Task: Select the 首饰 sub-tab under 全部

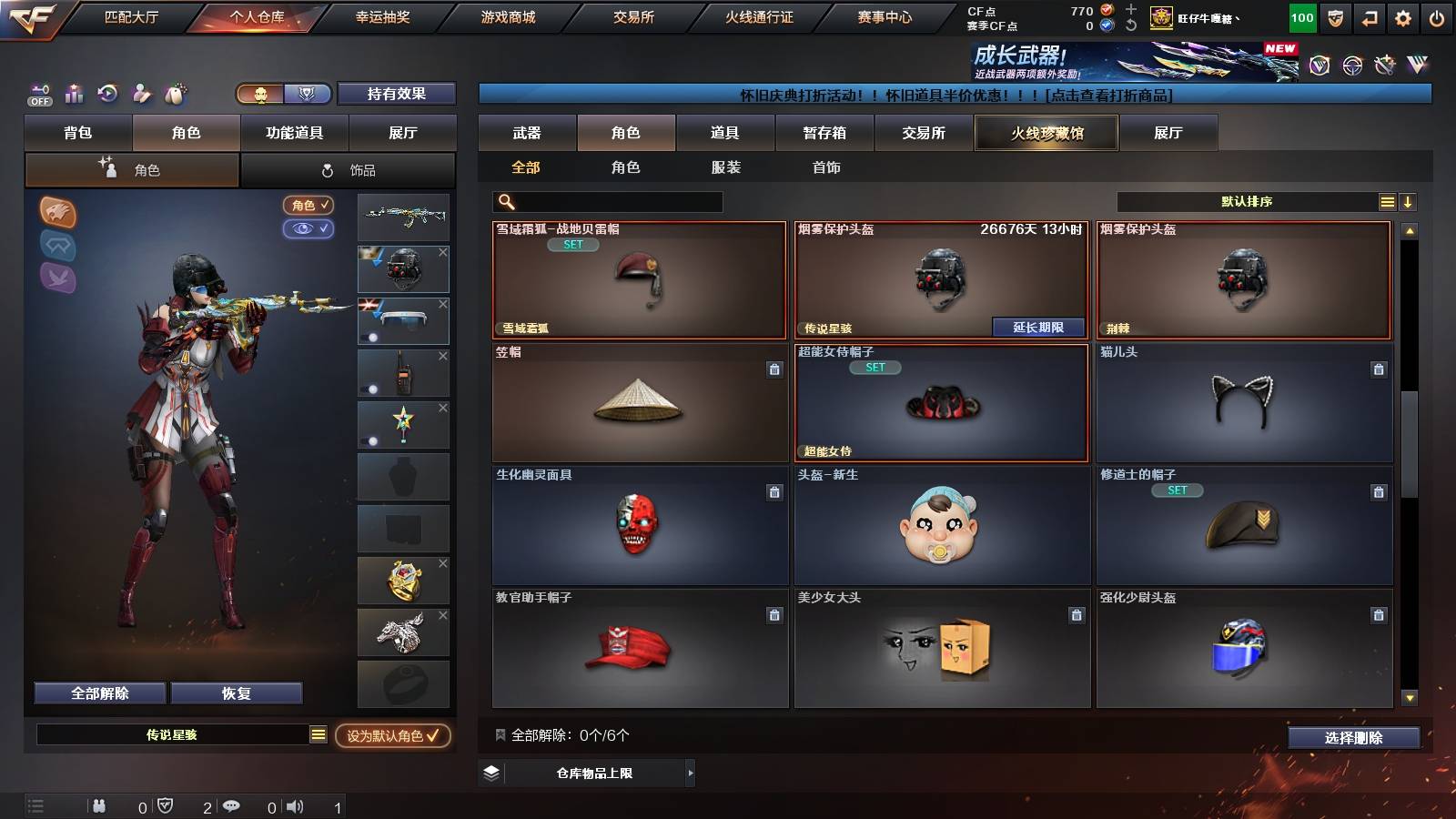Action: click(x=825, y=167)
